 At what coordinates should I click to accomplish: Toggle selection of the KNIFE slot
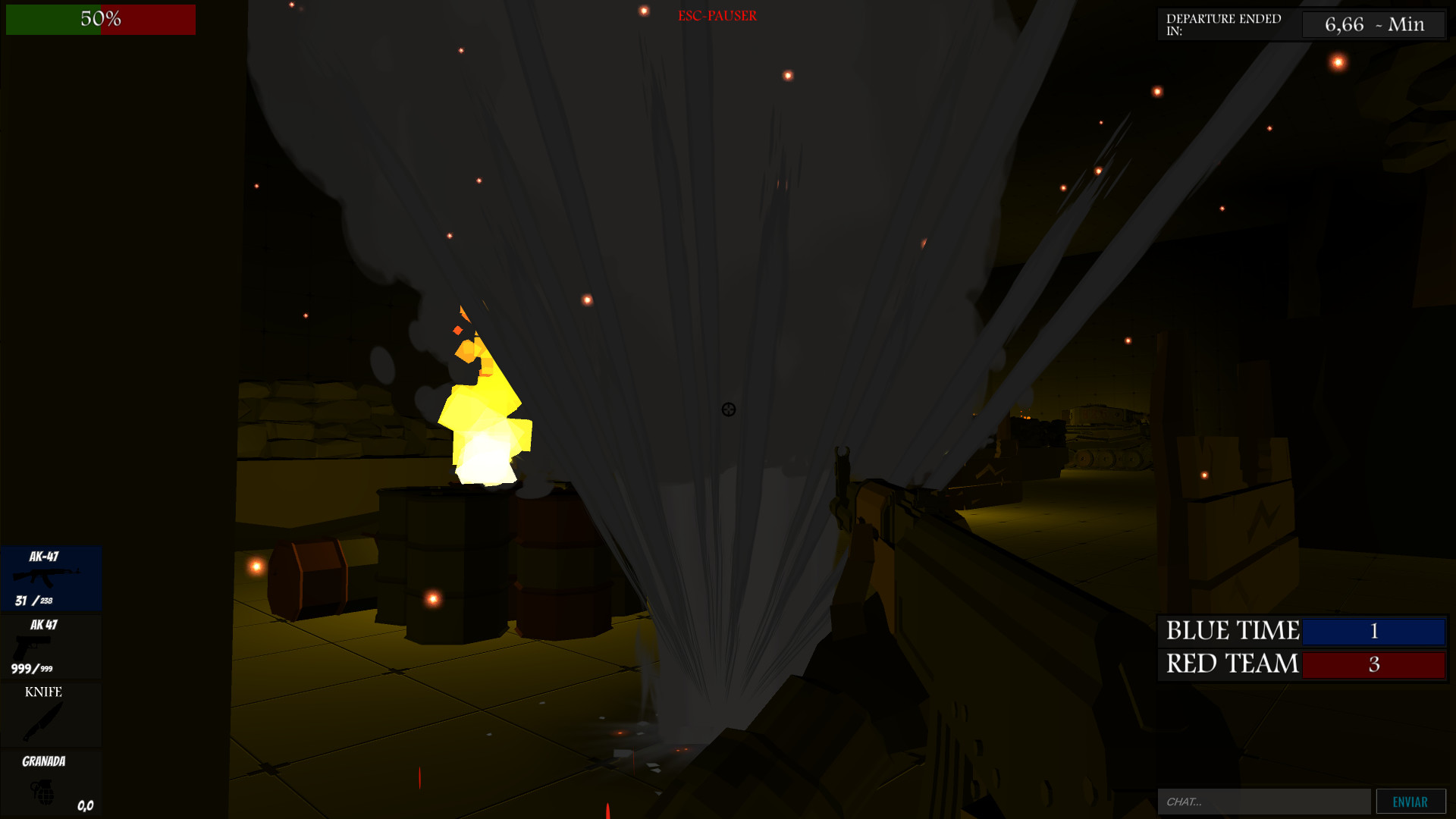click(x=50, y=713)
